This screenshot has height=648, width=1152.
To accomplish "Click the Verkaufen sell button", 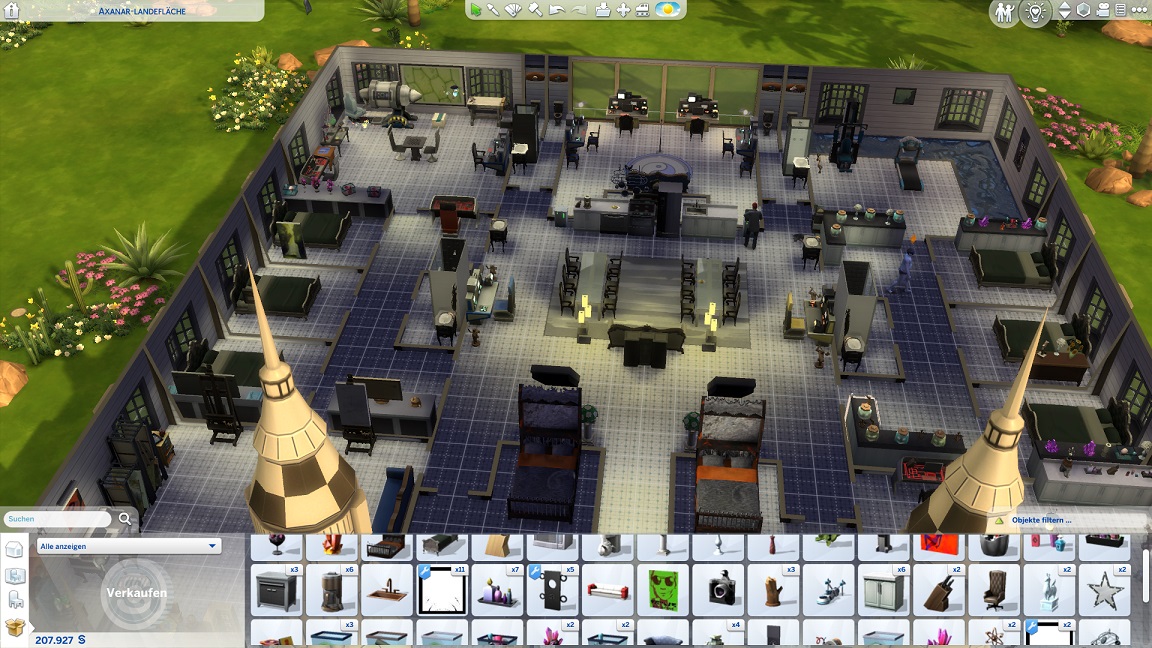I will (137, 592).
